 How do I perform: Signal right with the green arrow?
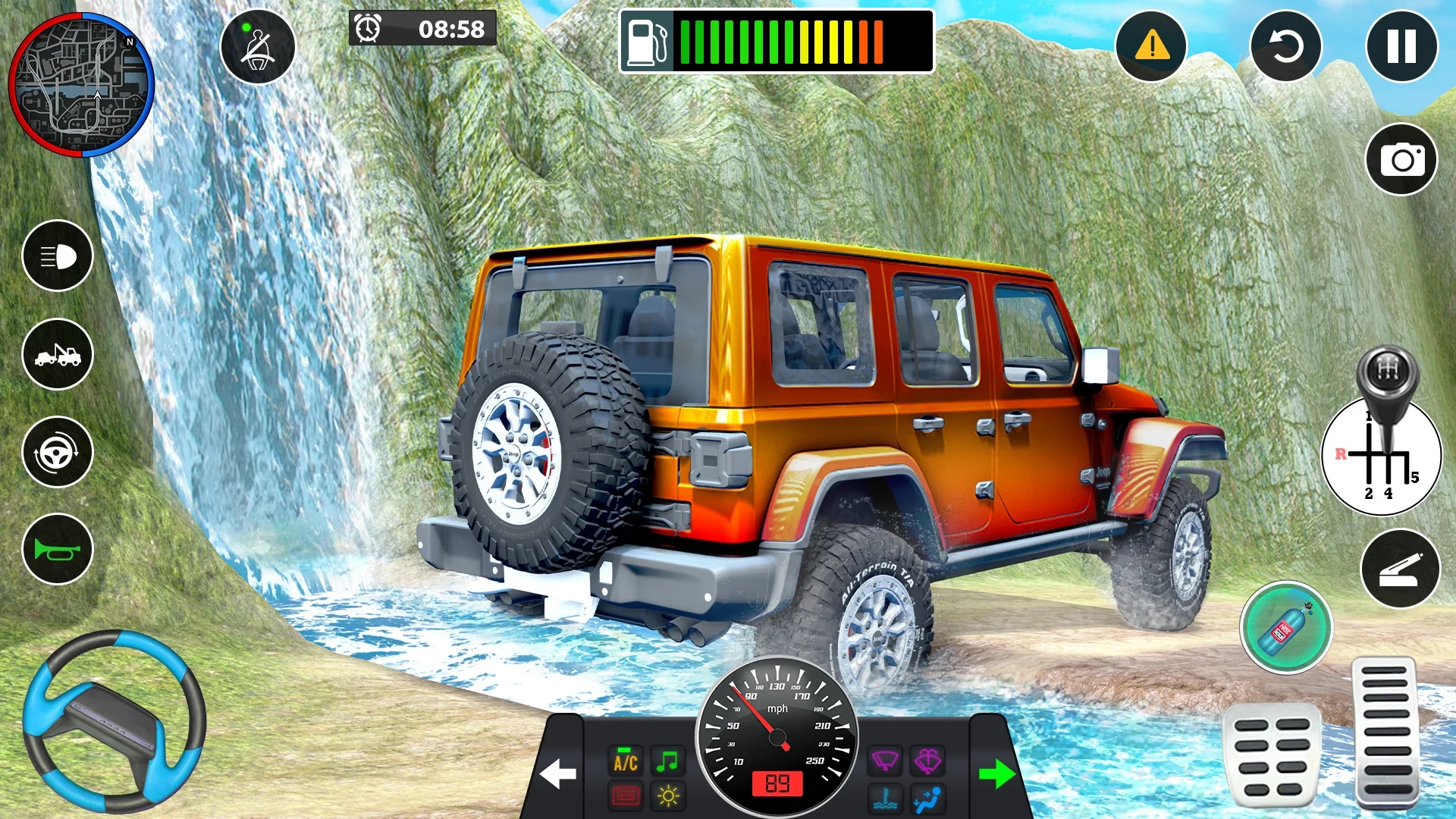tap(996, 773)
